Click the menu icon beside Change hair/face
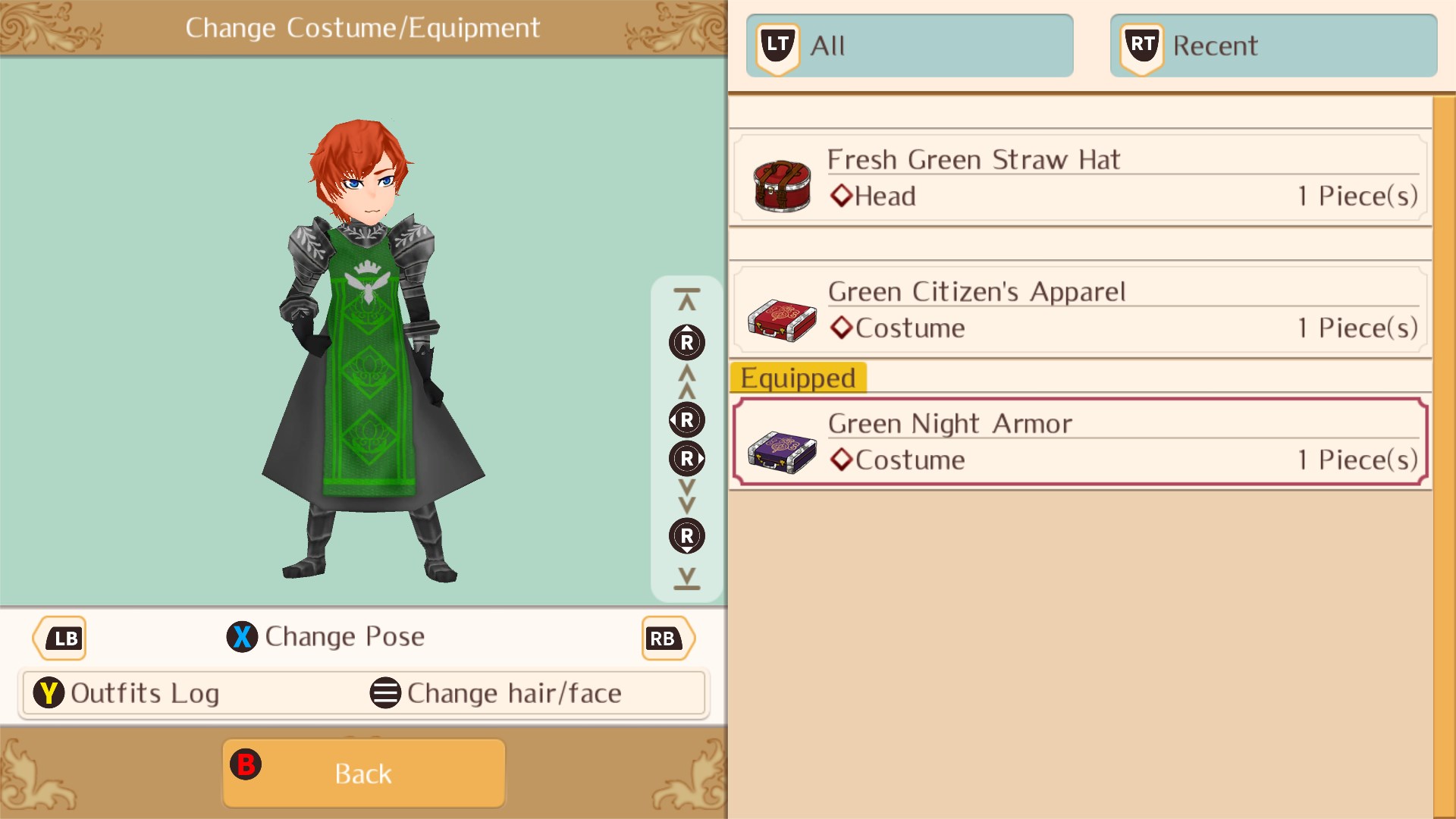 (384, 692)
